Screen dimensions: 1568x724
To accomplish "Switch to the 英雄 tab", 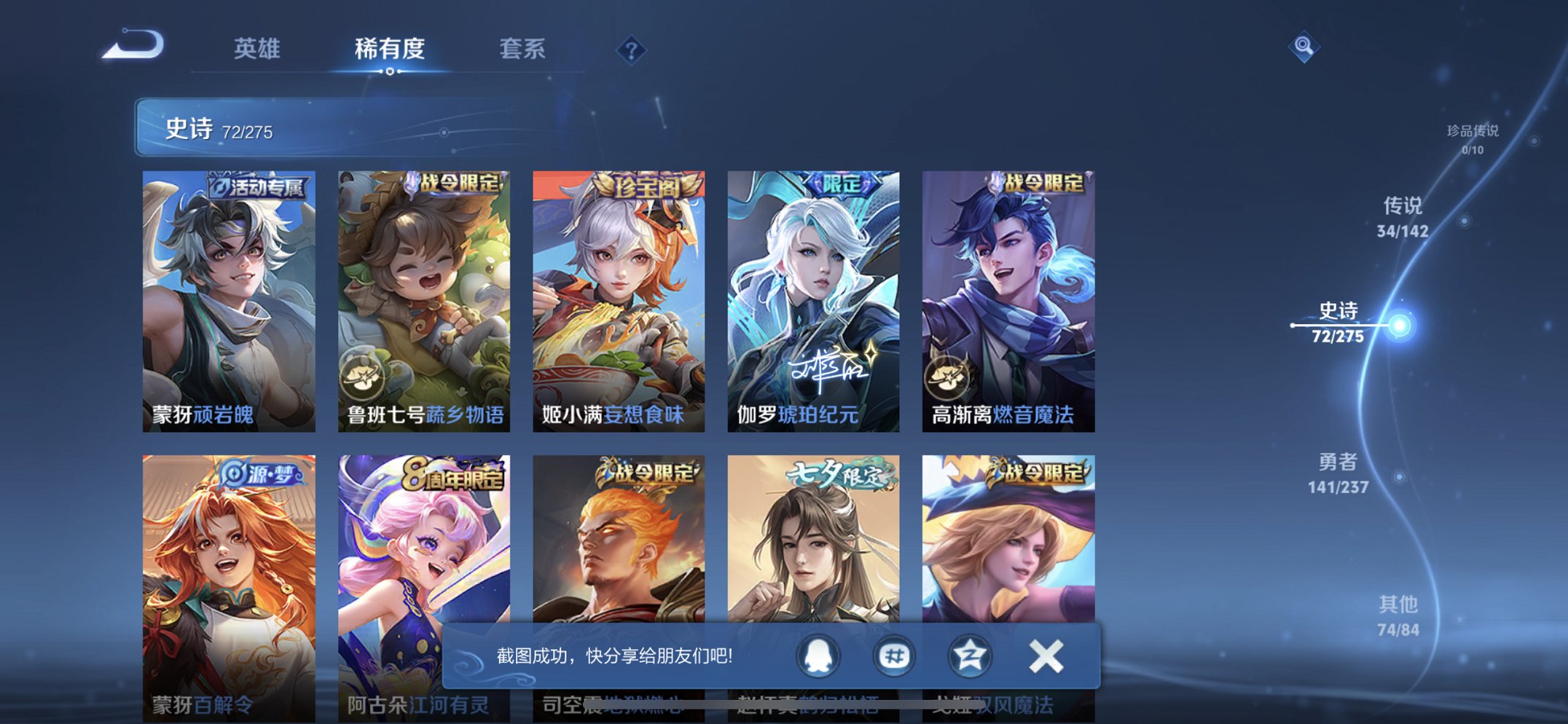I will [x=259, y=49].
